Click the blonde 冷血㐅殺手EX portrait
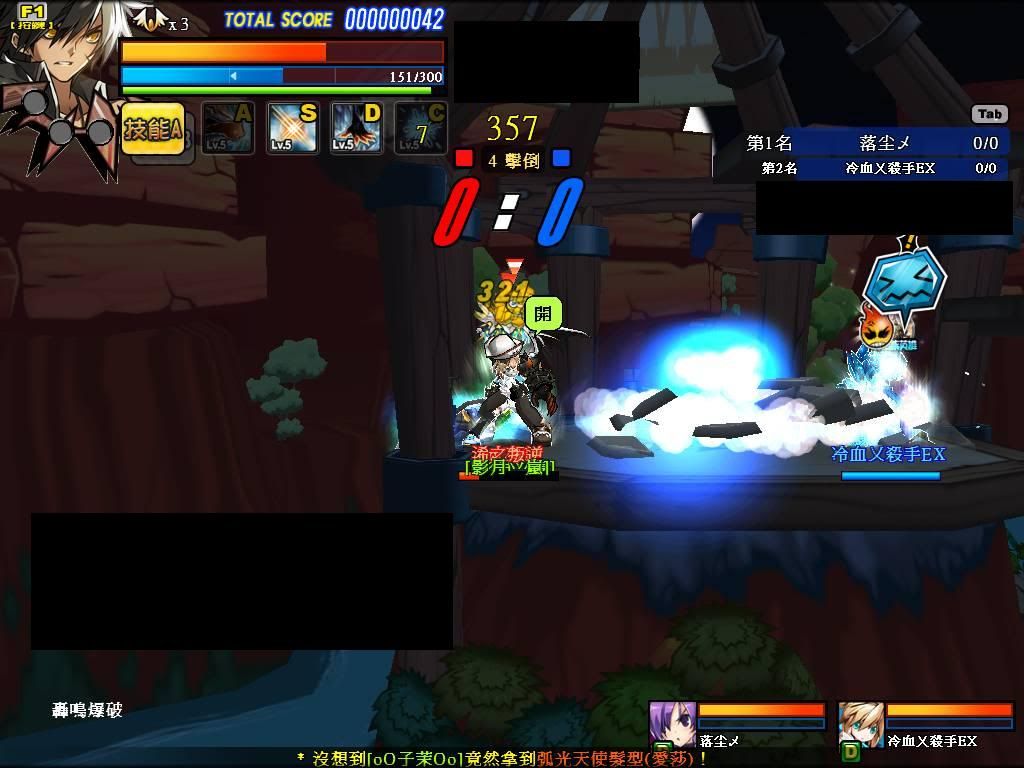 860,724
